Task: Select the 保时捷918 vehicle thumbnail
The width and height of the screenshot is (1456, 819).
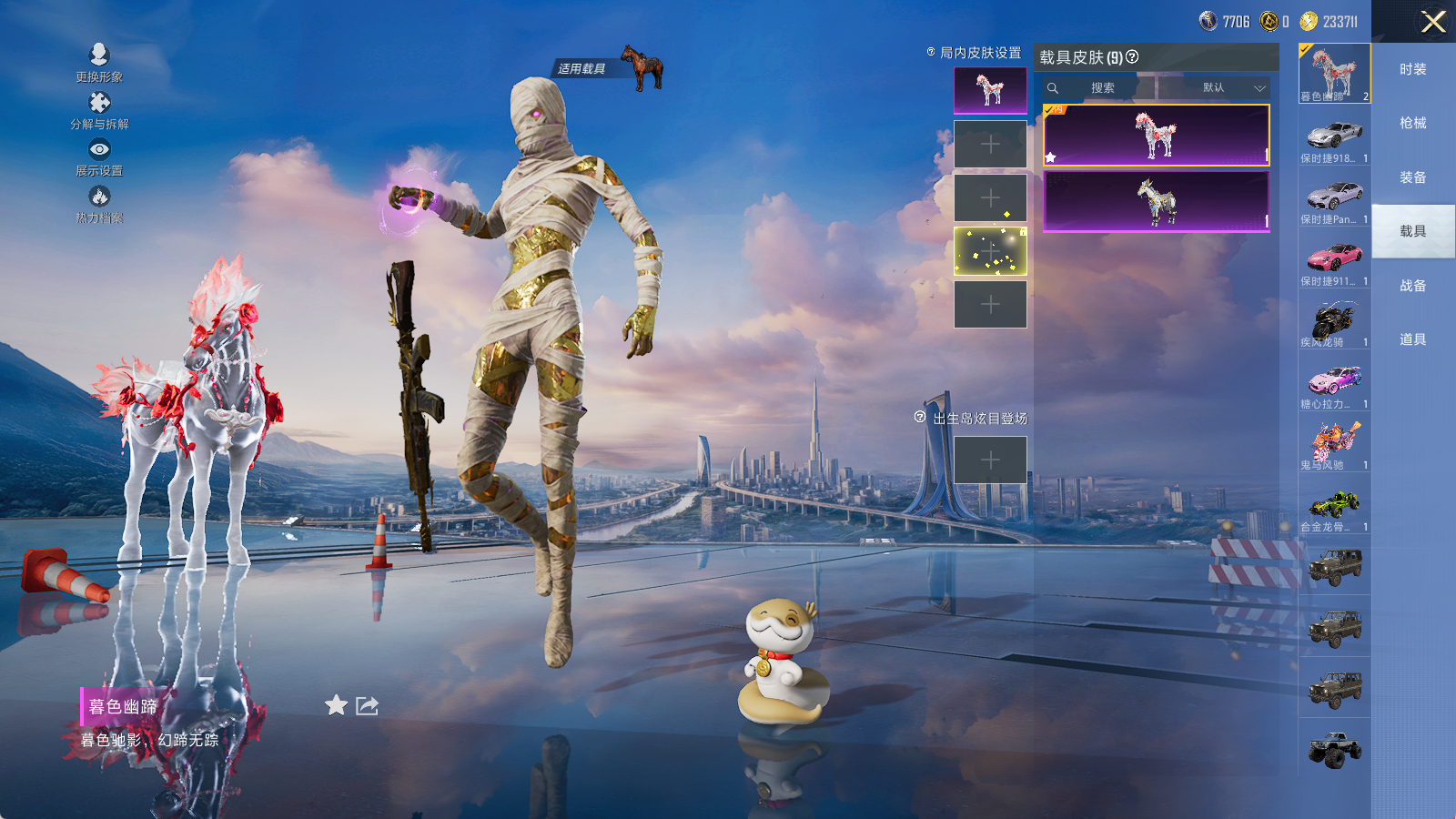Action: (x=1334, y=137)
